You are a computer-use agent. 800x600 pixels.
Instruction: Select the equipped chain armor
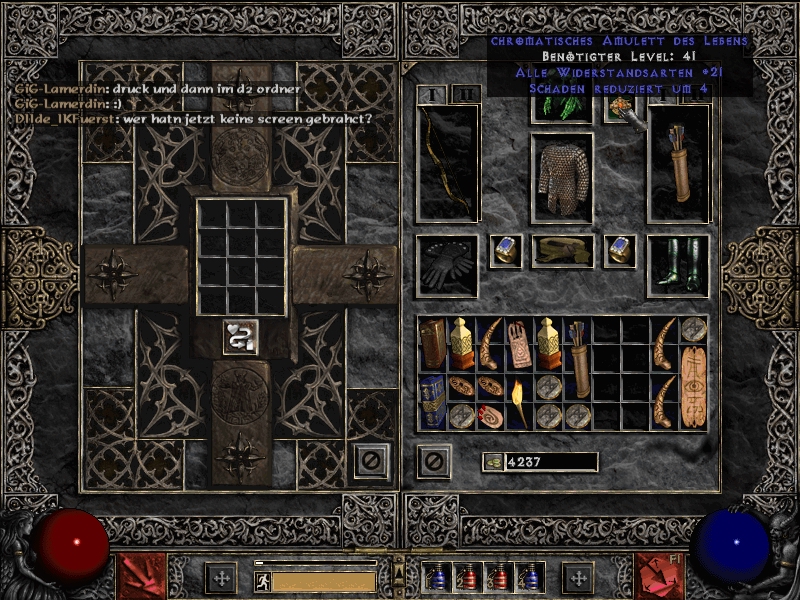point(562,177)
